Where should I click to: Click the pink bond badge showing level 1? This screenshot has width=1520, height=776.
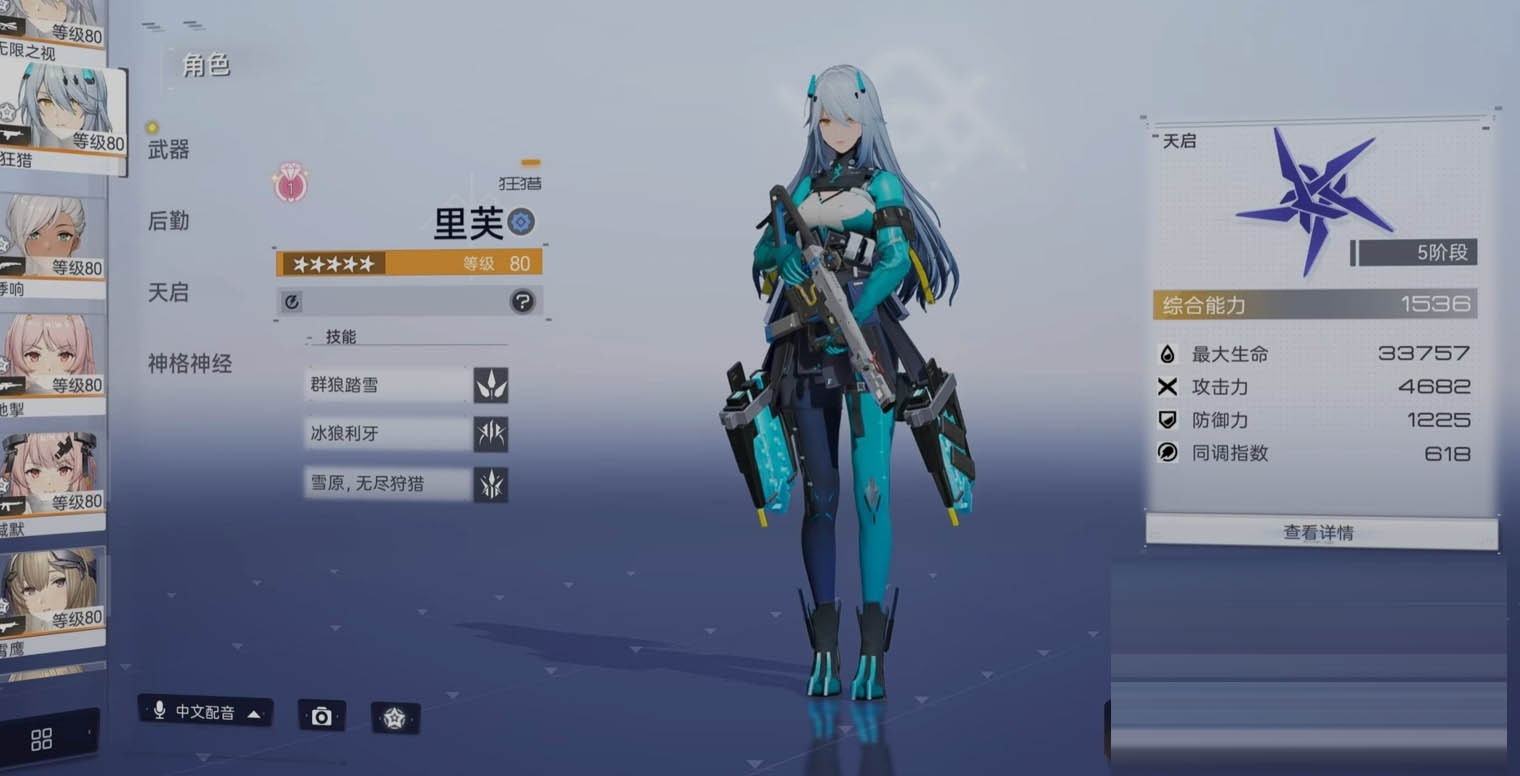pos(289,186)
